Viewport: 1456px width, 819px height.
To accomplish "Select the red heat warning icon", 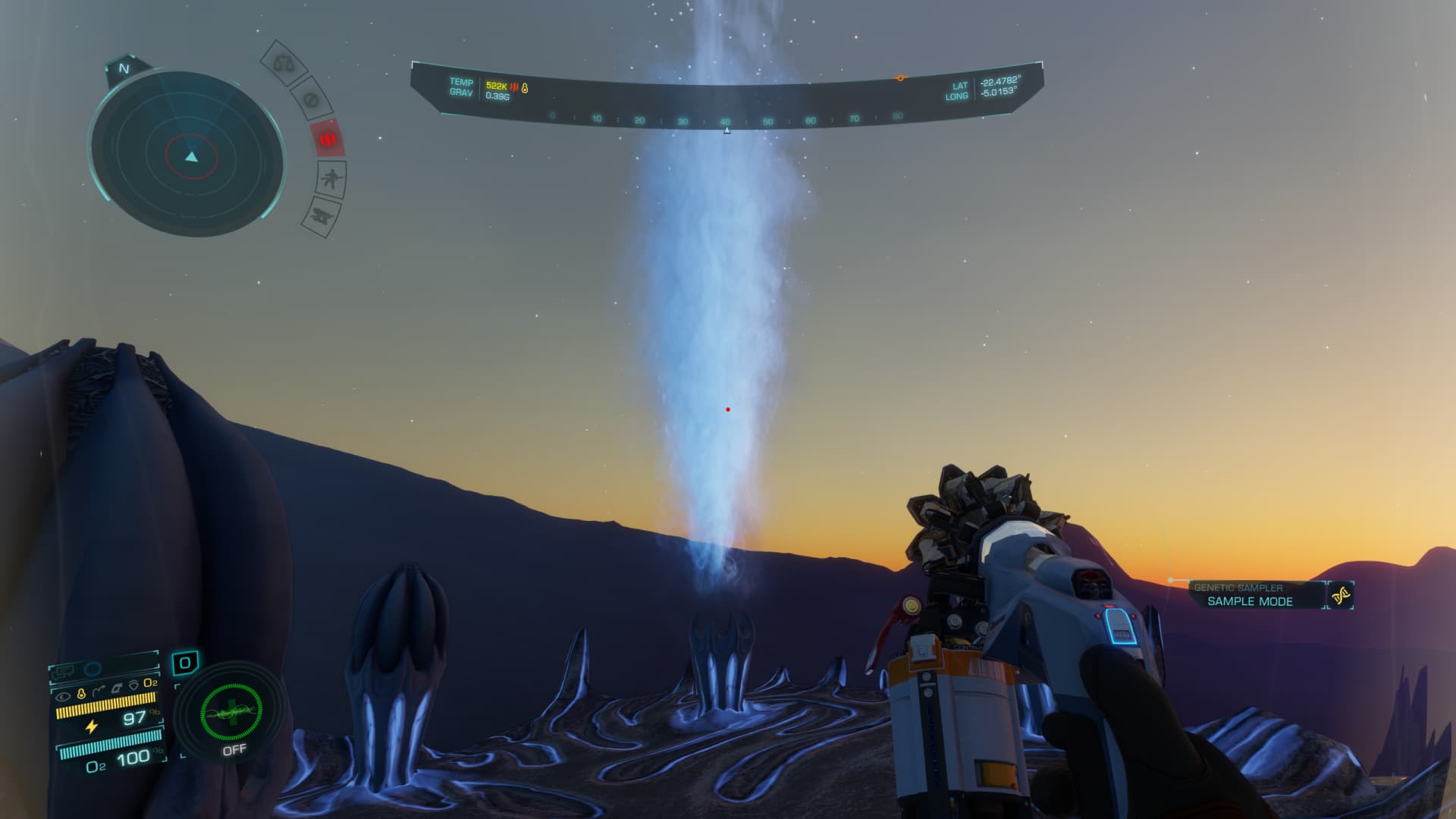I will (x=328, y=140).
